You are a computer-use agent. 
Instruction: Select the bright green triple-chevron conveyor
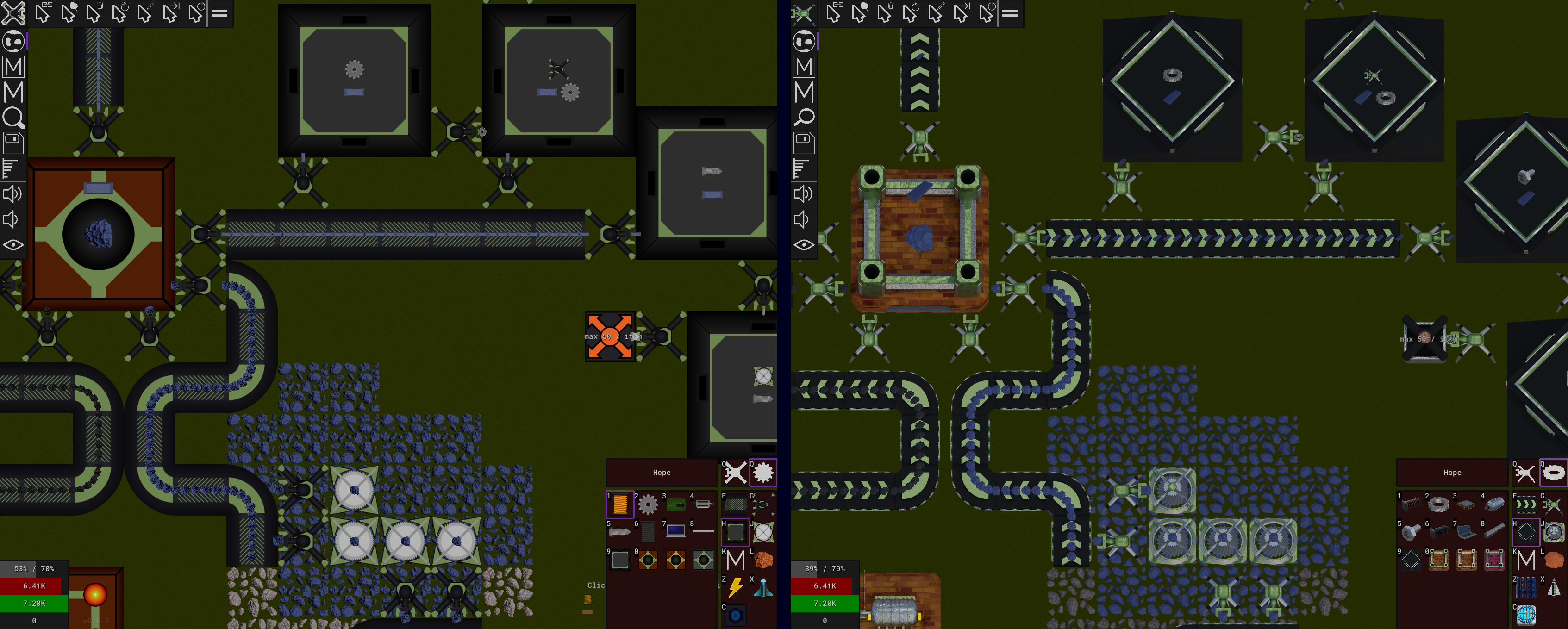click(x=1526, y=504)
